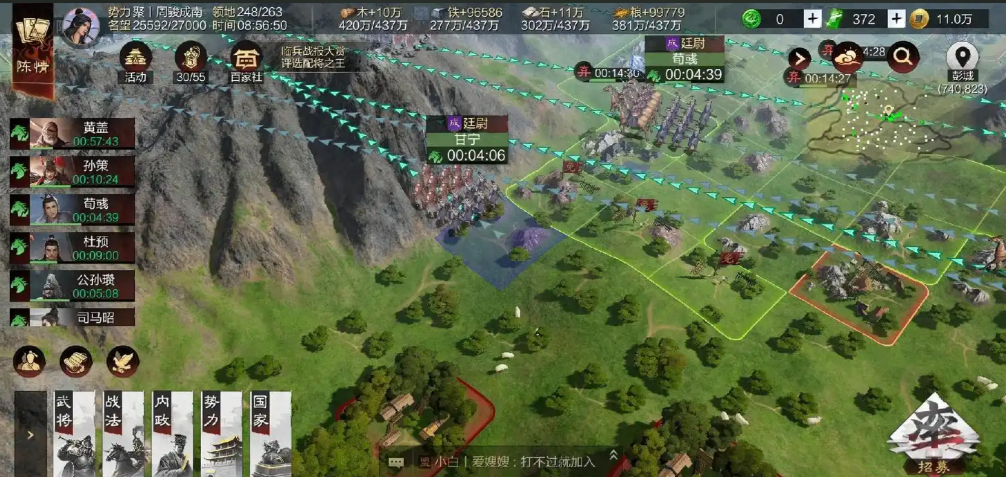
Task: Tap the player avatar portrait
Action: [81, 26]
